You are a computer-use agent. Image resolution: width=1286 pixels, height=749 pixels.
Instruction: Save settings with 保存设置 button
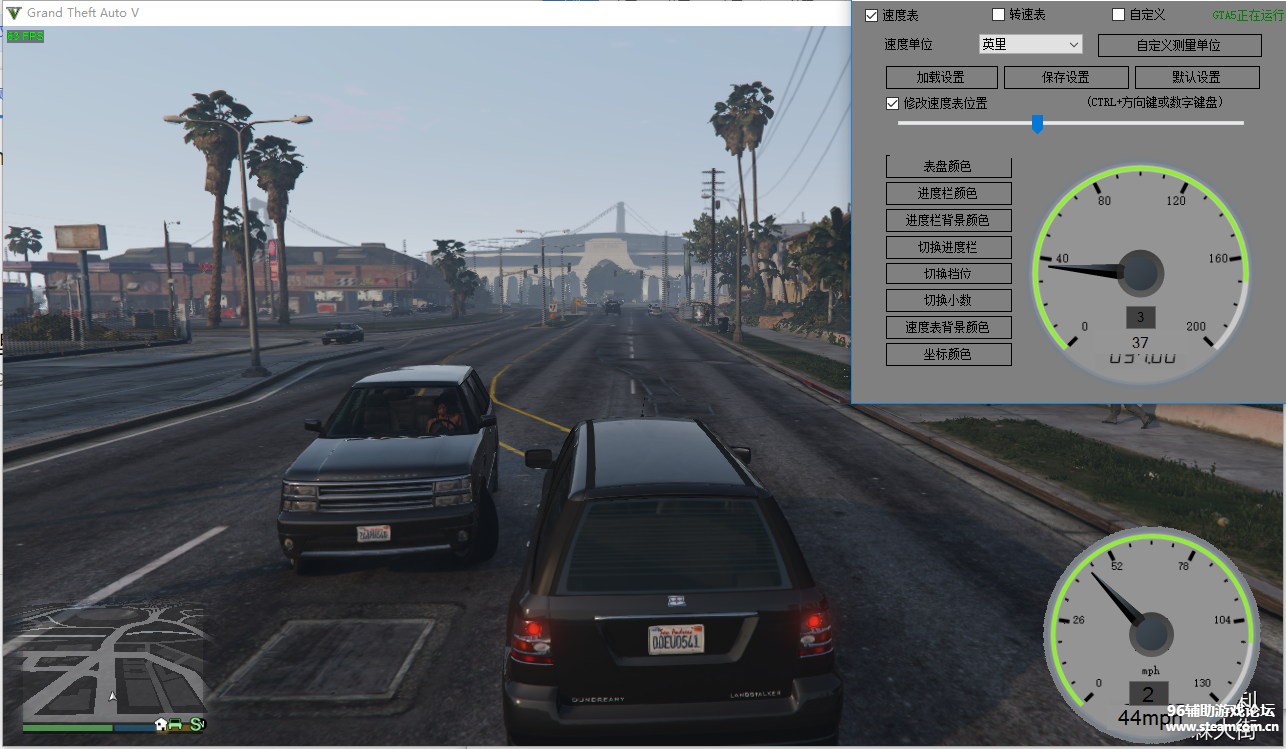pyautogui.click(x=1066, y=78)
